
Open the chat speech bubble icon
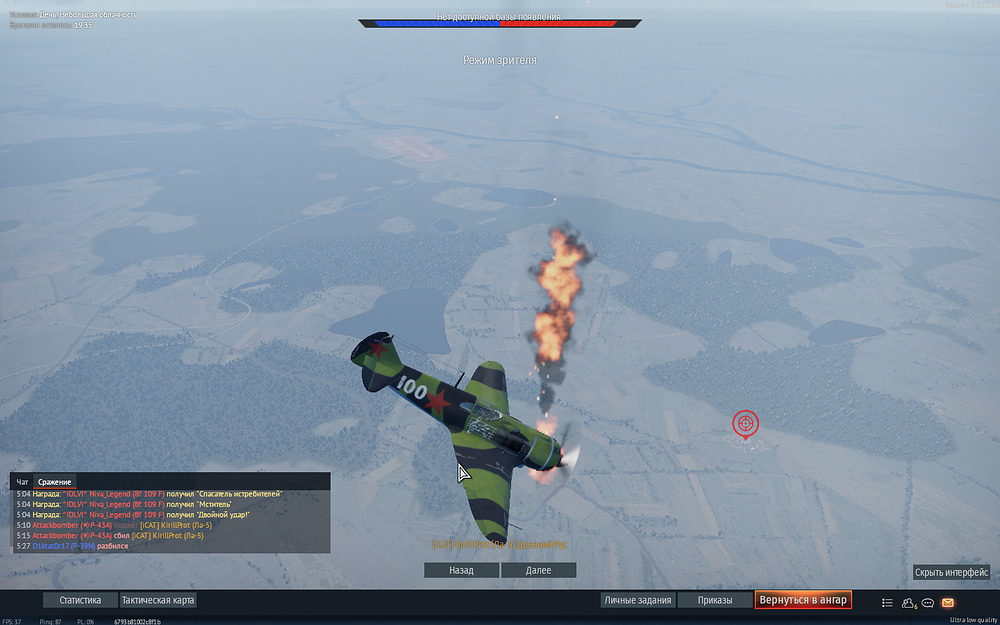928,603
